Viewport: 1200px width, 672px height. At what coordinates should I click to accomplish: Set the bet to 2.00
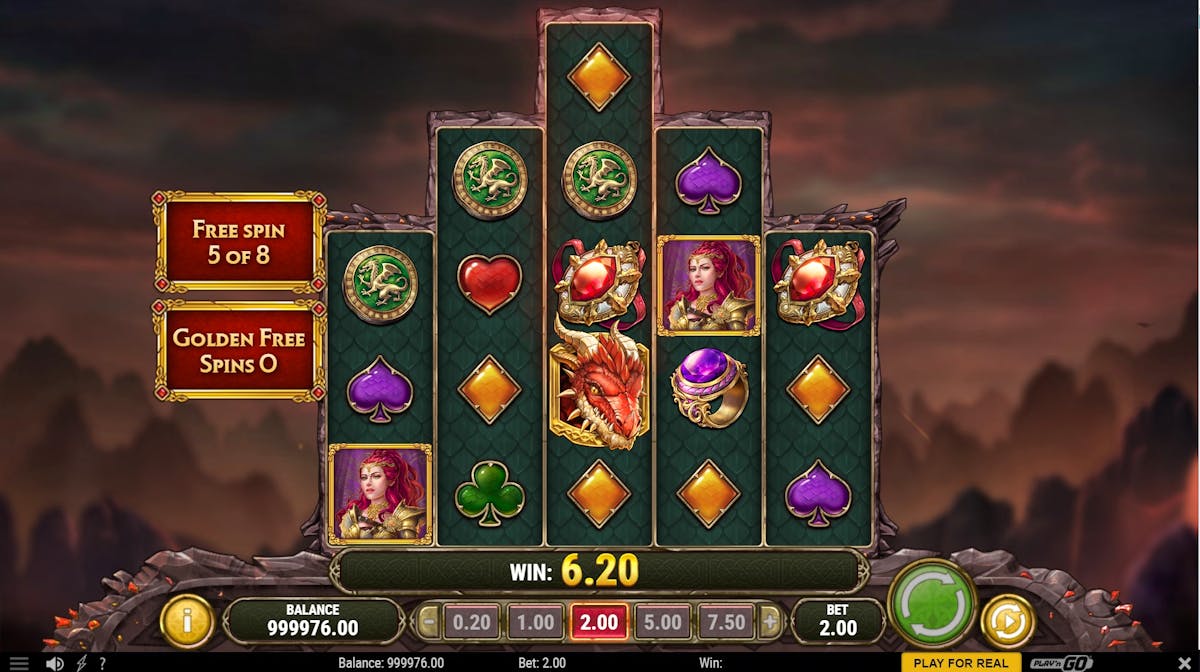(x=599, y=622)
